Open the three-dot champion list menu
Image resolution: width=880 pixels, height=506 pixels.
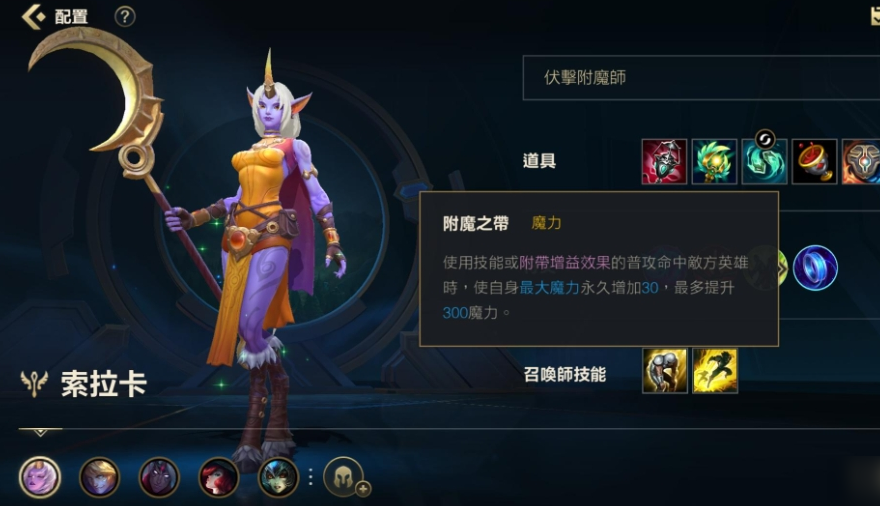click(x=310, y=477)
